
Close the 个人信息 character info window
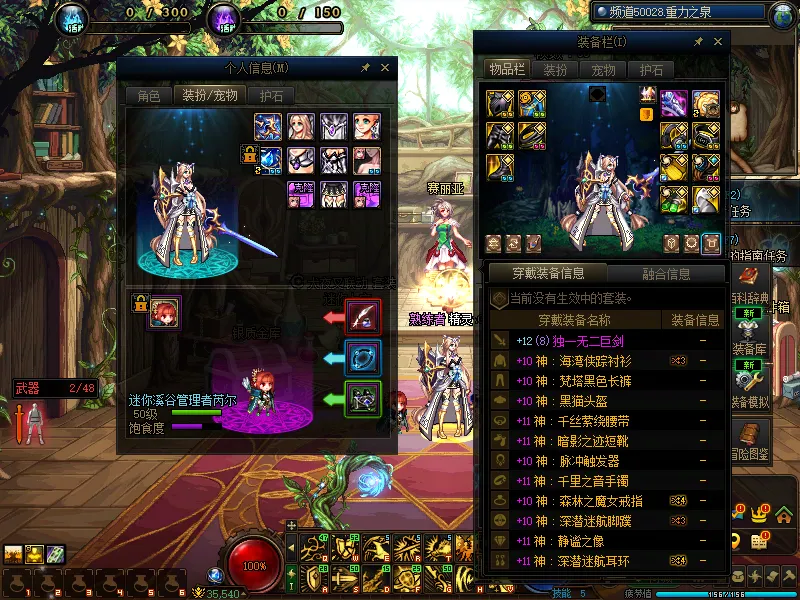pos(385,68)
